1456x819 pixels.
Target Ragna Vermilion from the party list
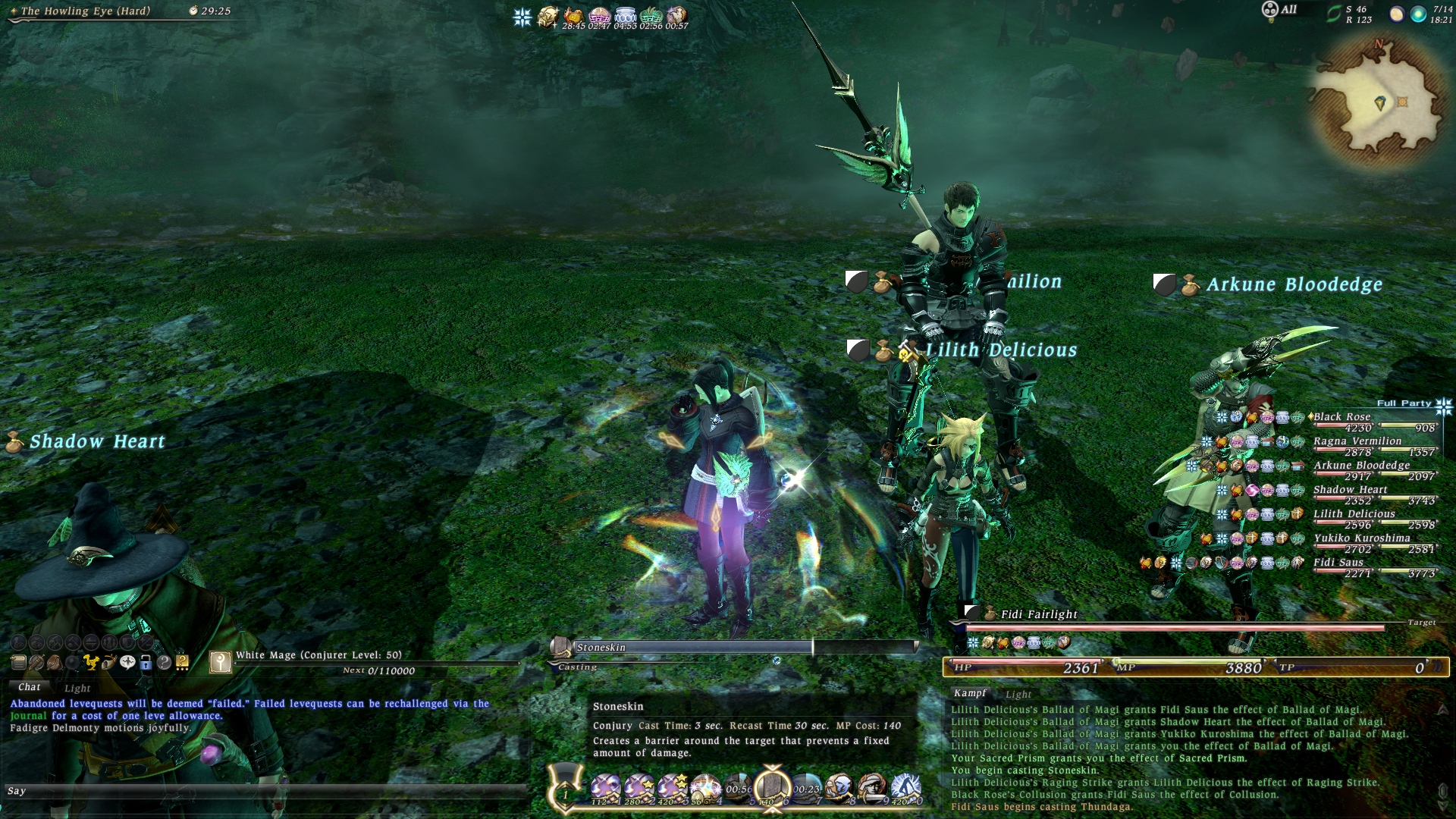coord(1357,441)
